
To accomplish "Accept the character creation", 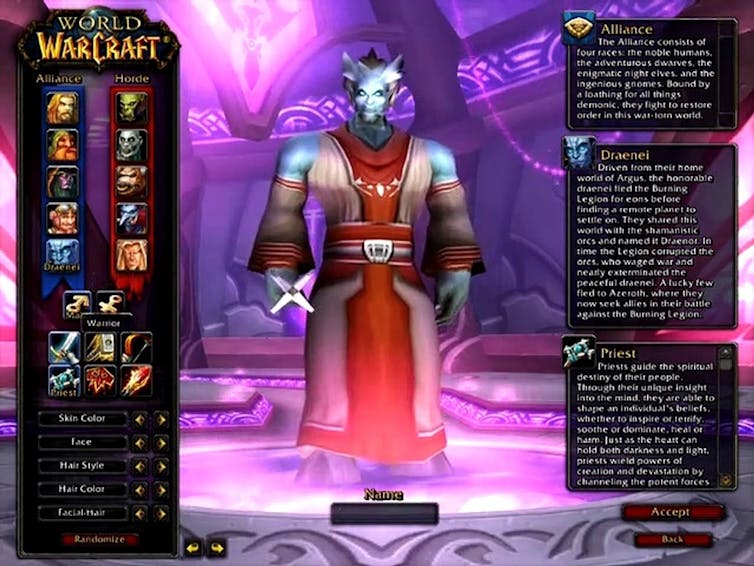I will tap(671, 512).
